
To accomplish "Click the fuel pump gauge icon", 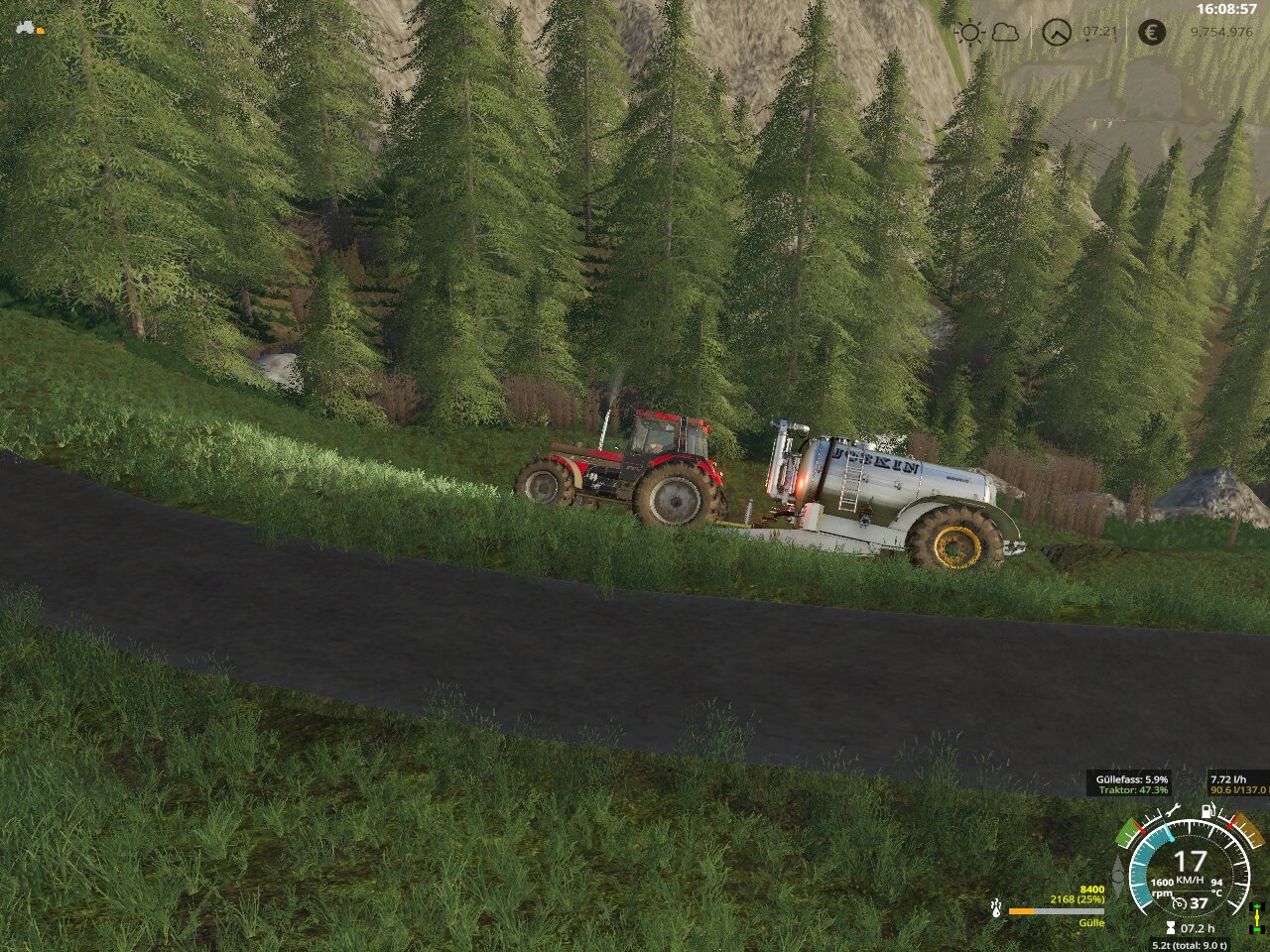I will pyautogui.click(x=1207, y=811).
